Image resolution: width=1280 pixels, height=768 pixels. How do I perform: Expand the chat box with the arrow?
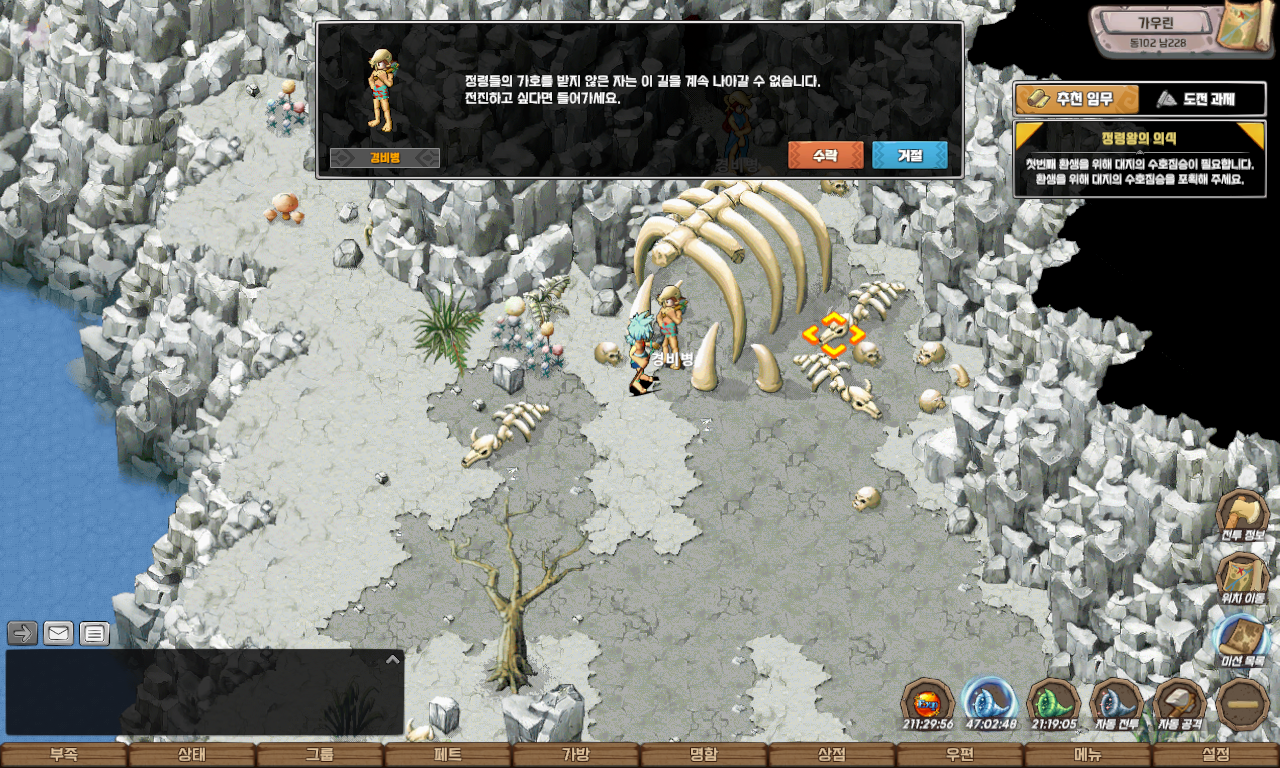(392, 660)
